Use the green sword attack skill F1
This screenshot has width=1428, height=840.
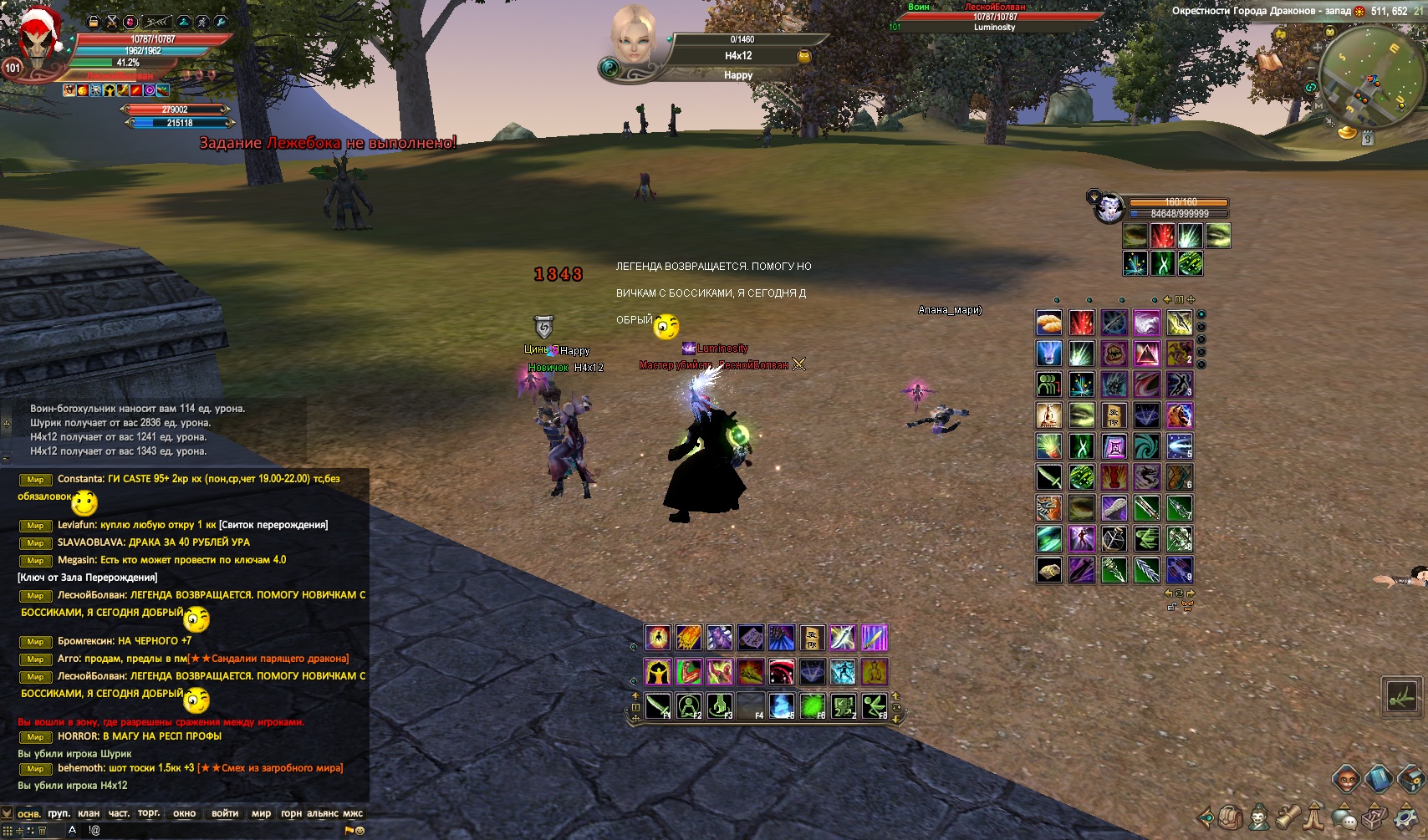pyautogui.click(x=658, y=706)
